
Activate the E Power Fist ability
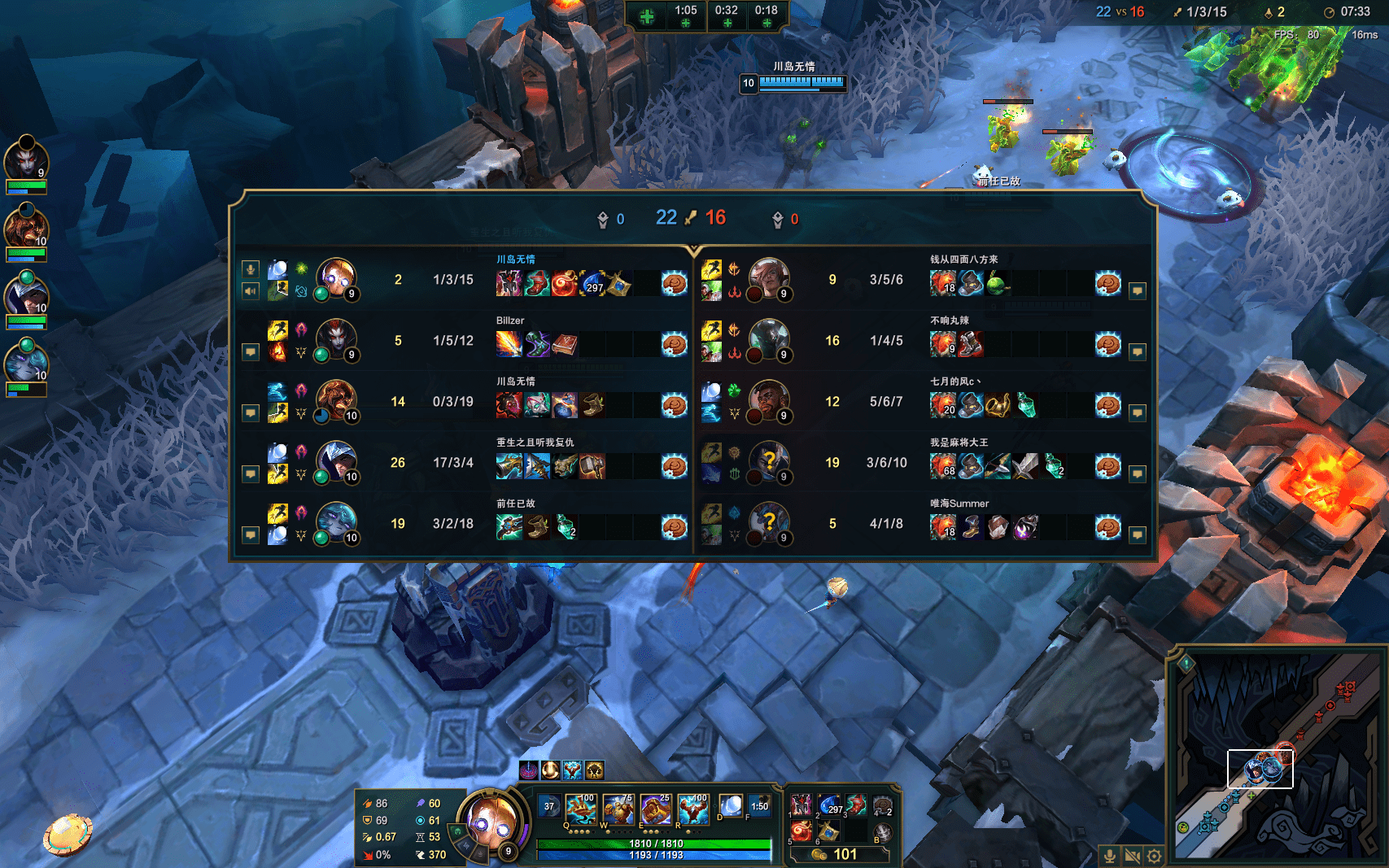(x=655, y=810)
